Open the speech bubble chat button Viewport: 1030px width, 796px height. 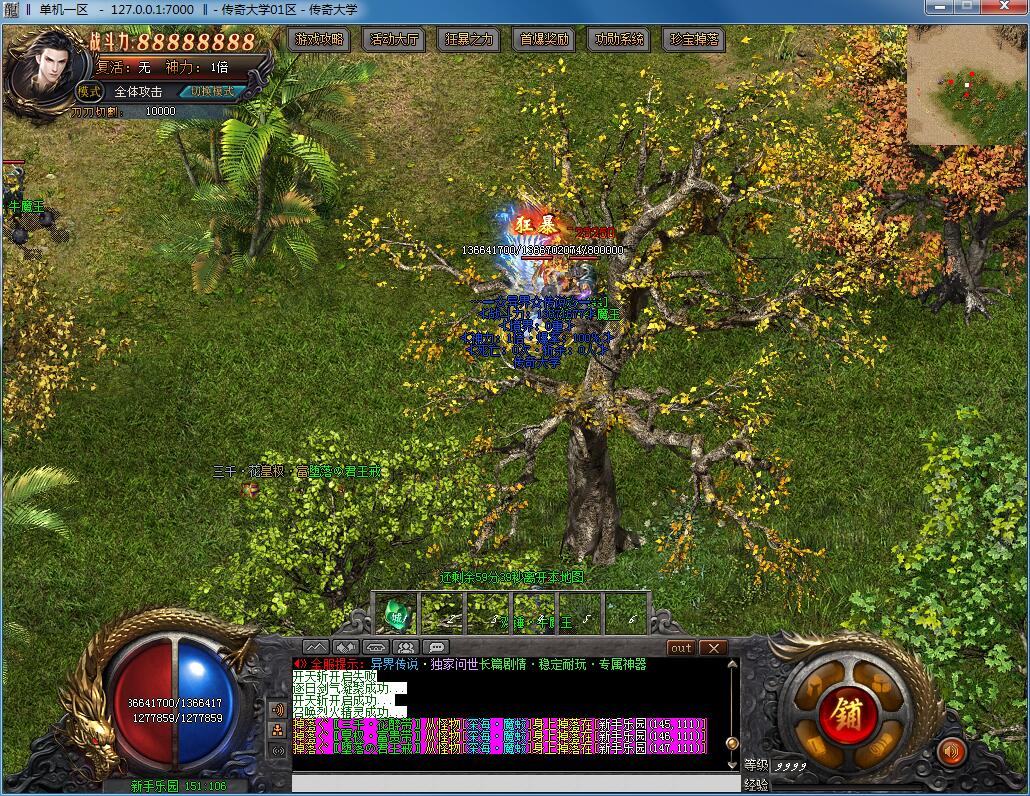(x=436, y=648)
